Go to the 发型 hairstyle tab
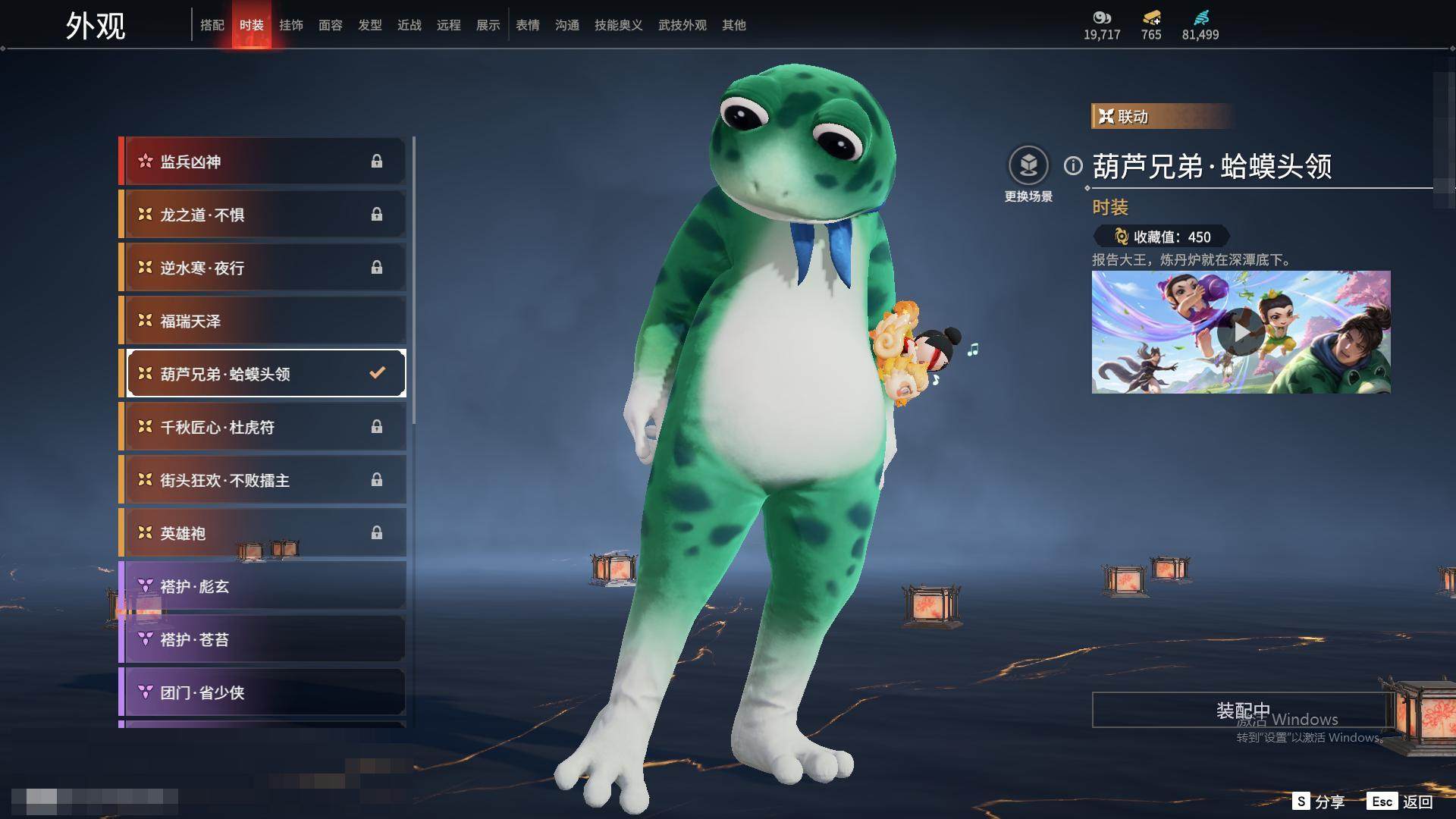 pyautogui.click(x=369, y=25)
